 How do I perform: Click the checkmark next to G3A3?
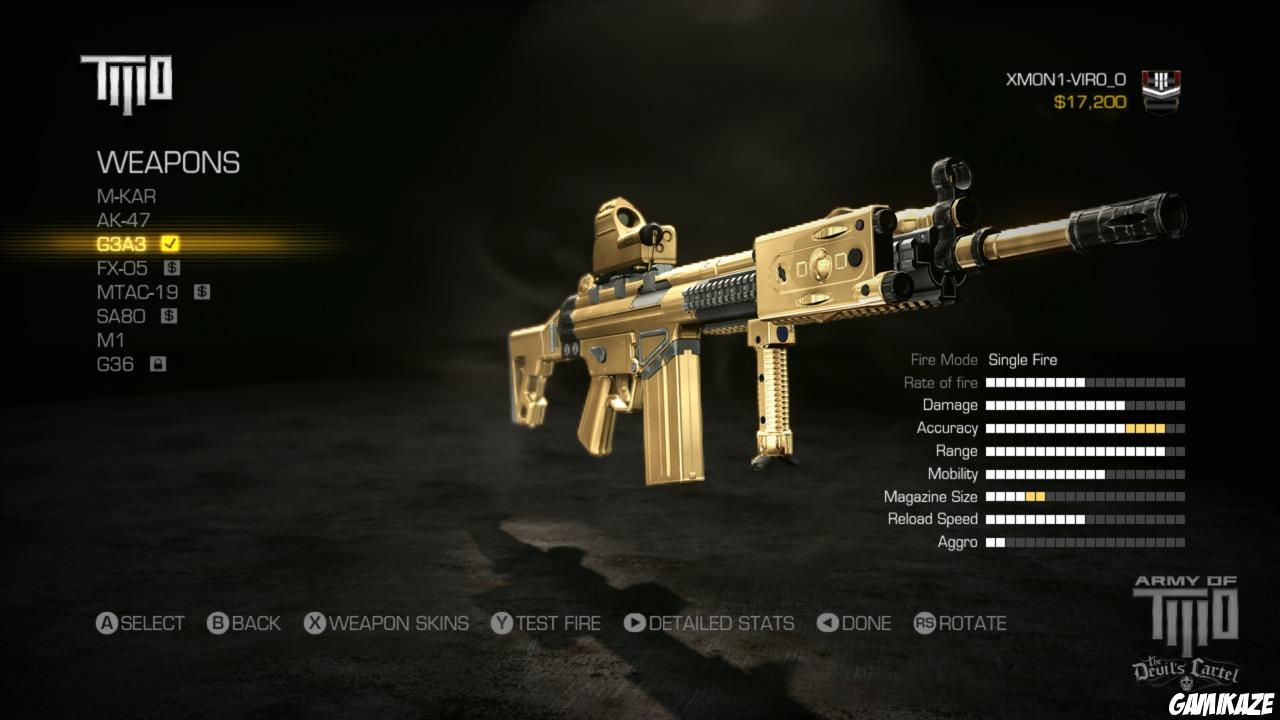168,243
